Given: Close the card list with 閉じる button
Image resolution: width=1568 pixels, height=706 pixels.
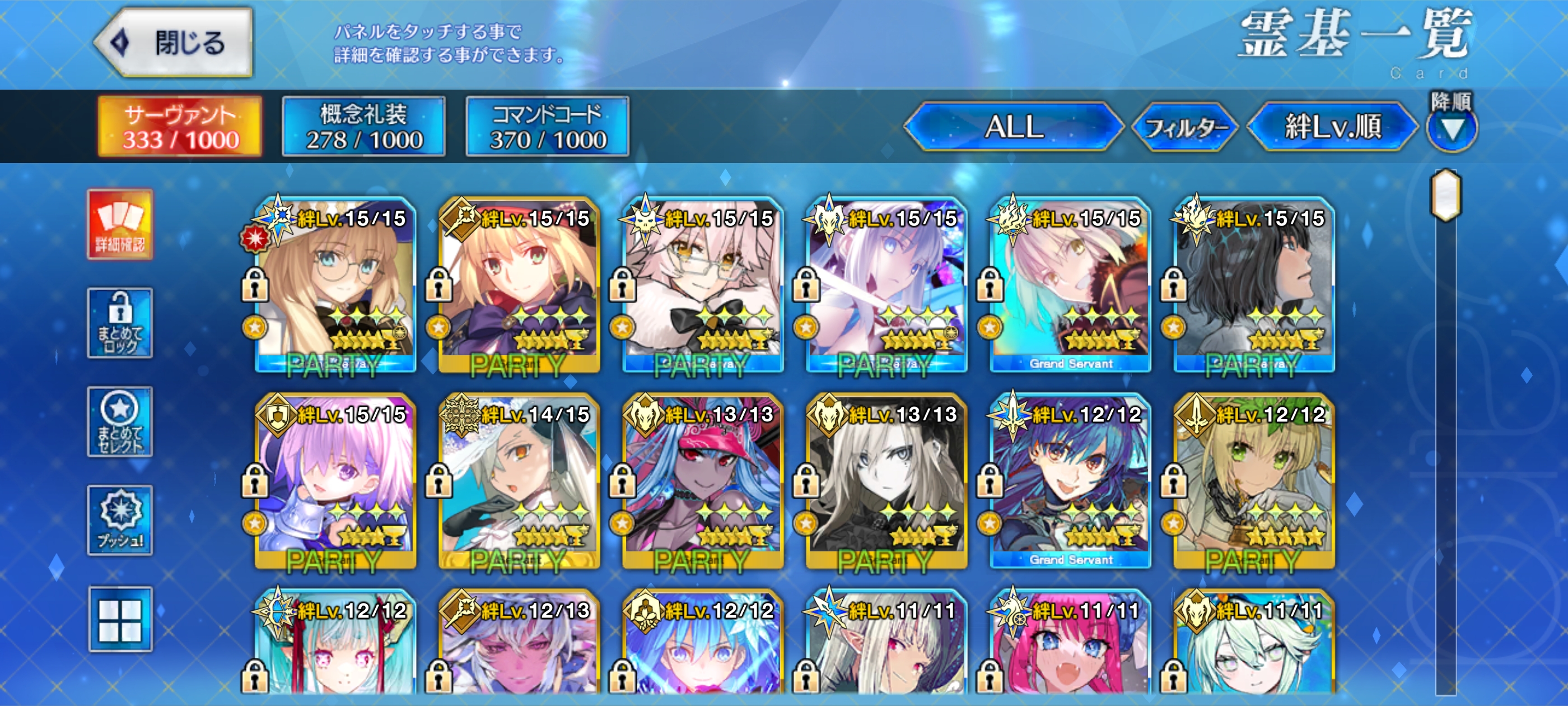Looking at the screenshot, I should pos(175,43).
